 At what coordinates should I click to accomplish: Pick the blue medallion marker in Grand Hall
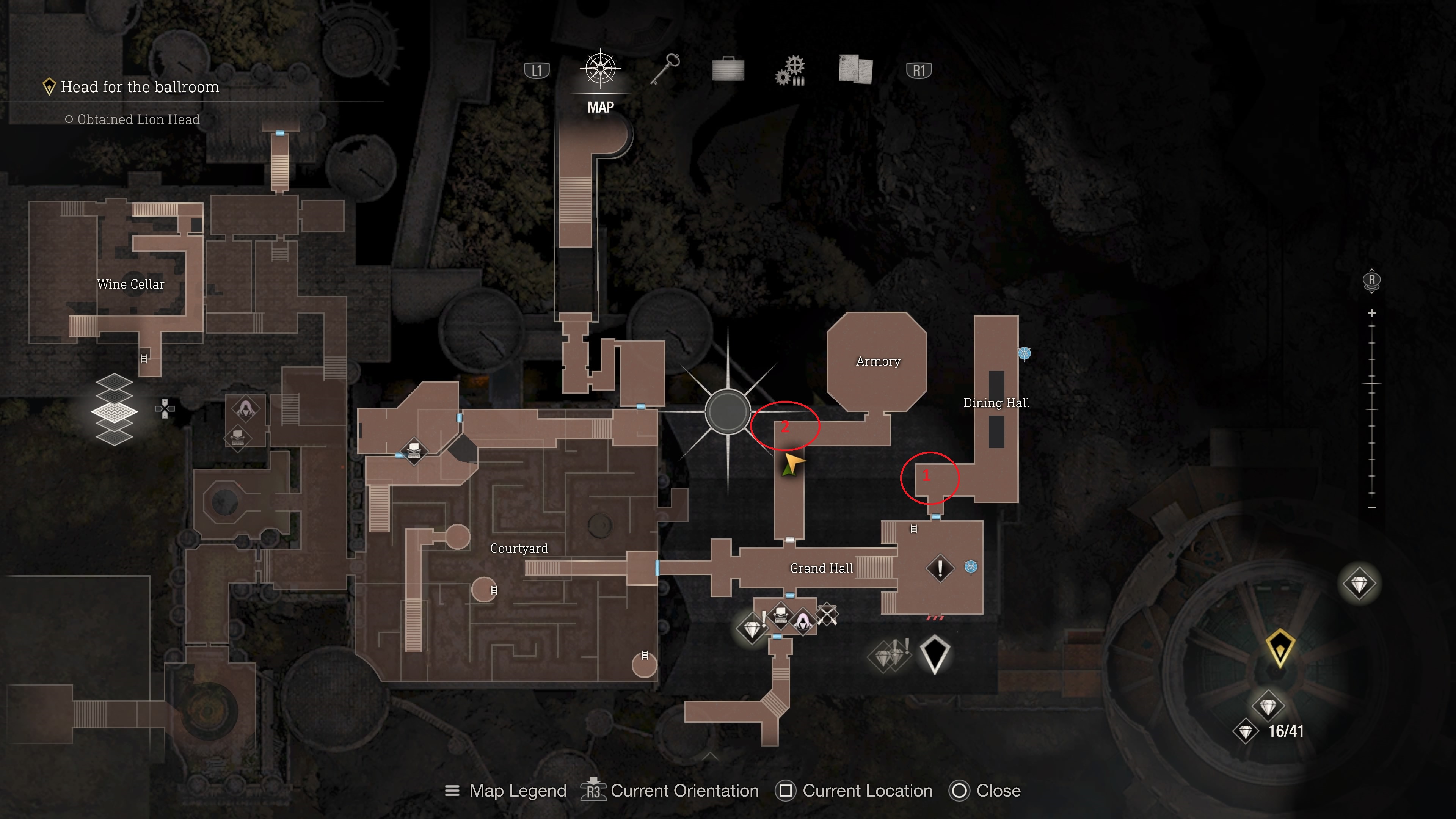971,566
